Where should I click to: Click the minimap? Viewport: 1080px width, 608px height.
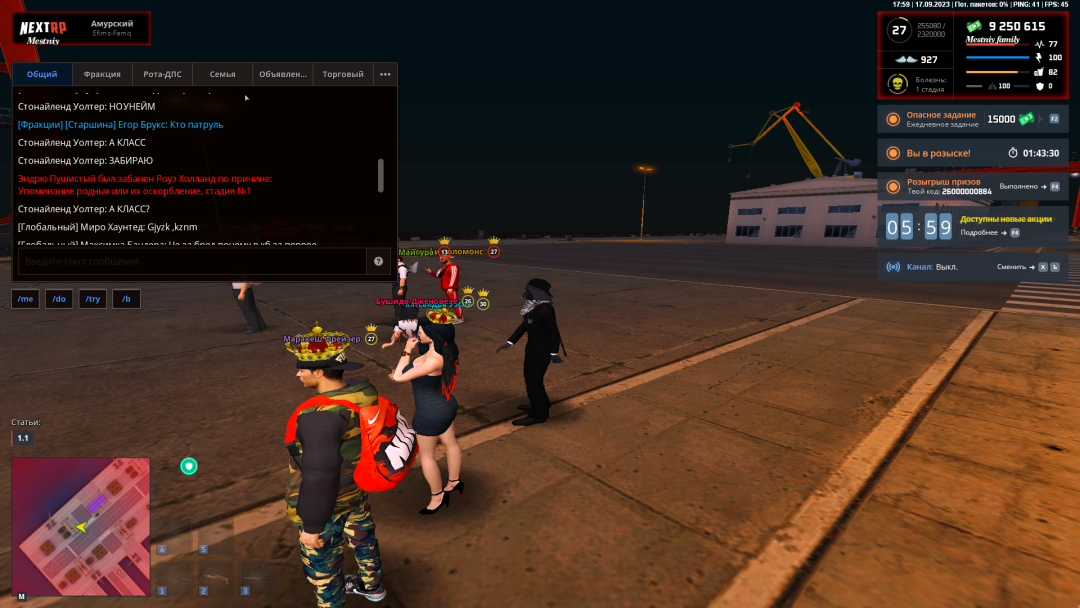point(81,526)
